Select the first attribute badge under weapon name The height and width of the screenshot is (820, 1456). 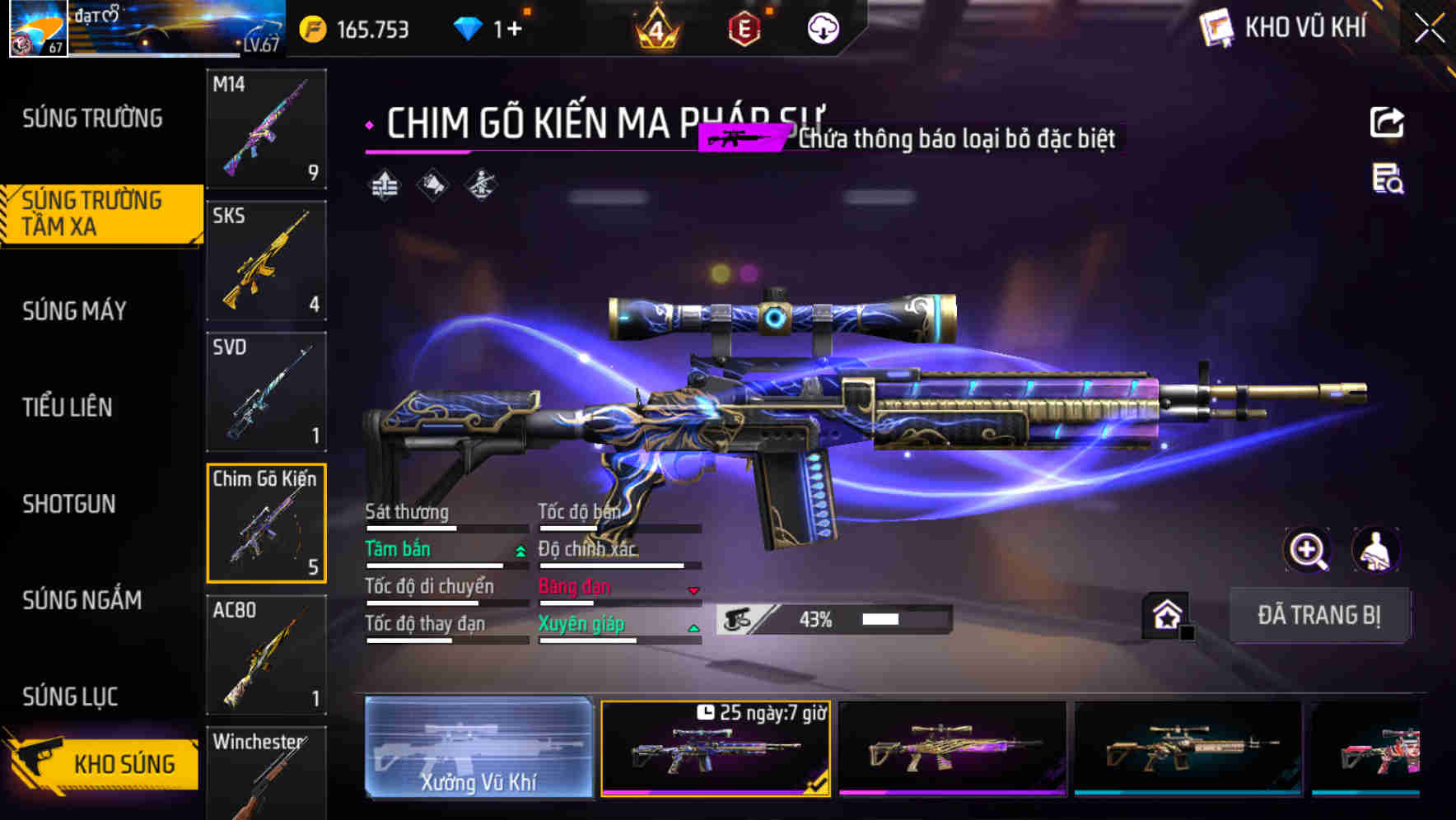coord(384,186)
